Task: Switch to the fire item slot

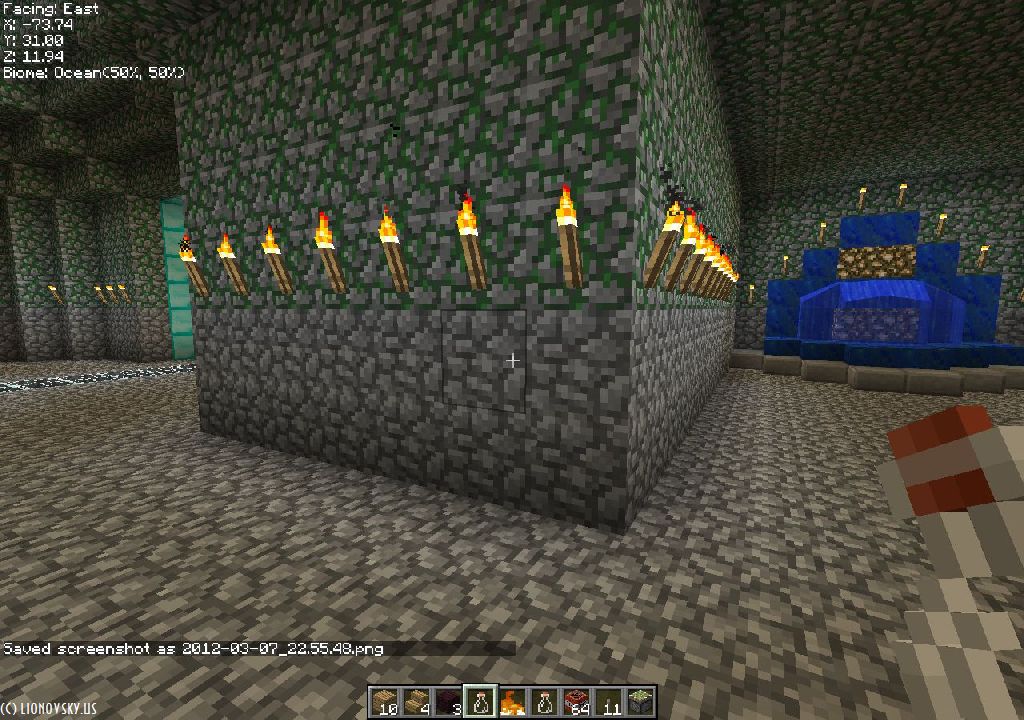Action: click(x=512, y=702)
